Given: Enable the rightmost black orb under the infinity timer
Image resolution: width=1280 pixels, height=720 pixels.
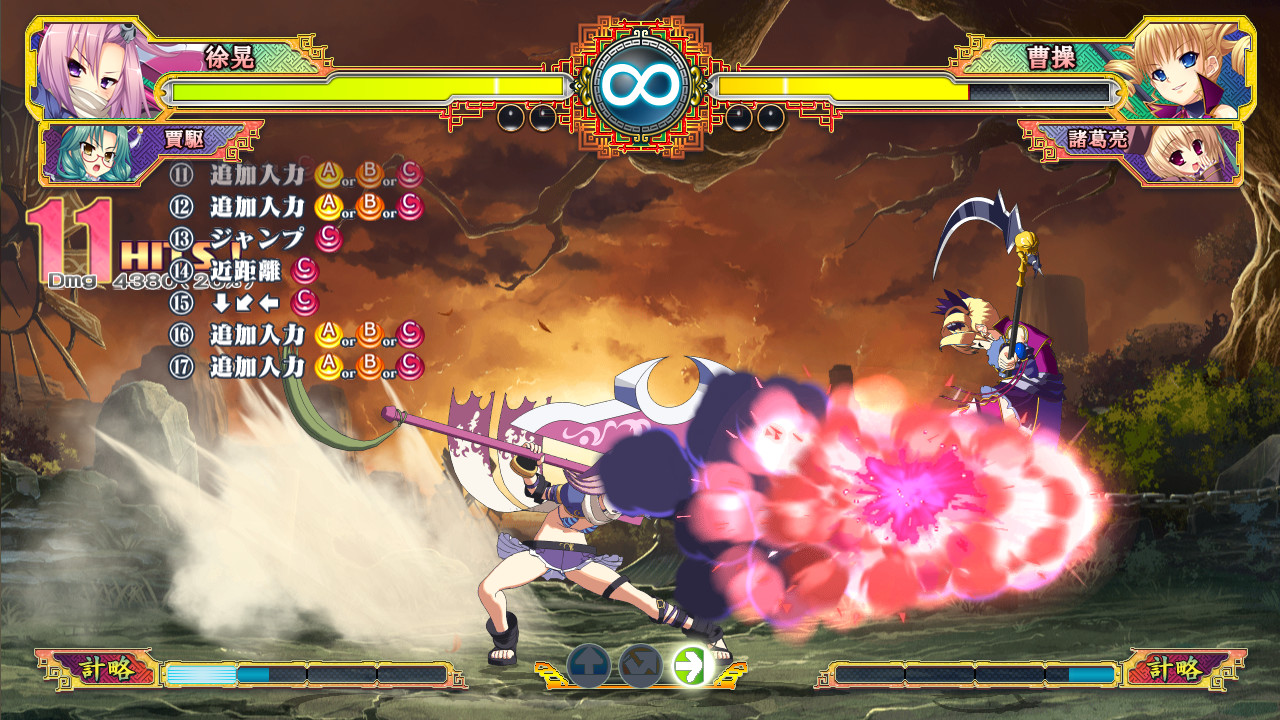Looking at the screenshot, I should click(771, 117).
